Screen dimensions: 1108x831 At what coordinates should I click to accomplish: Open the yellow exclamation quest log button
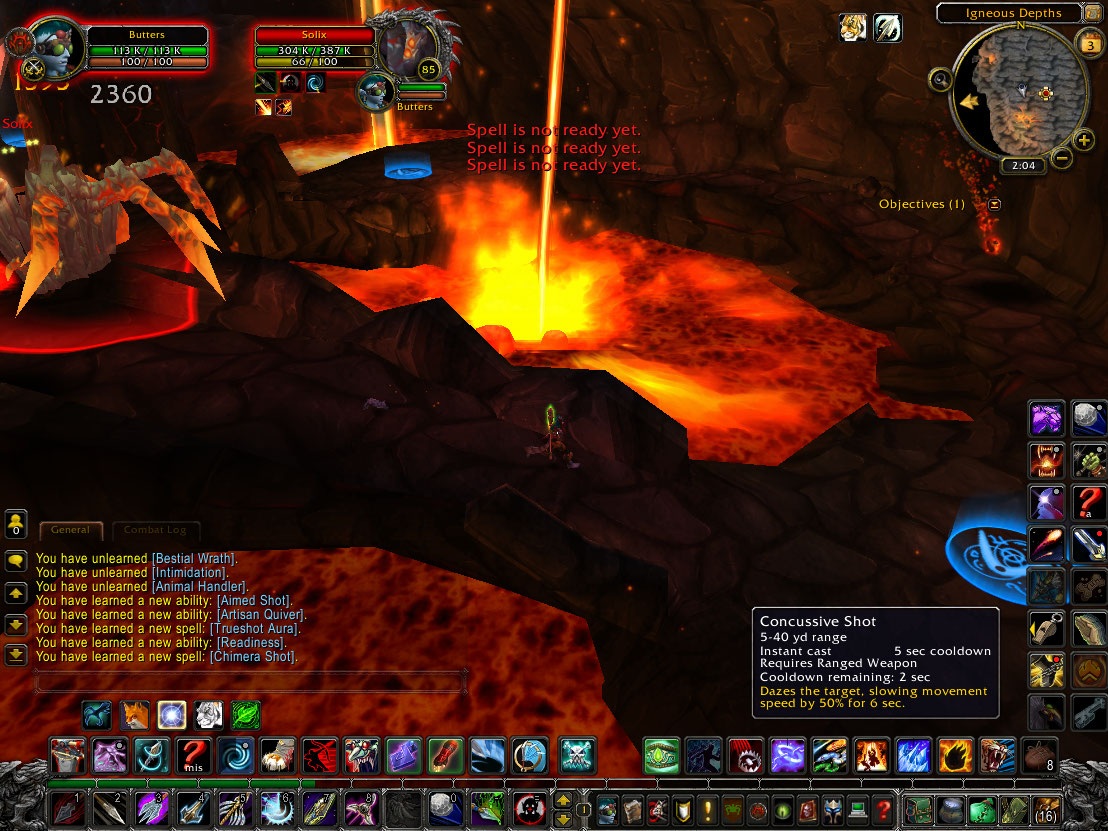[x=709, y=808]
